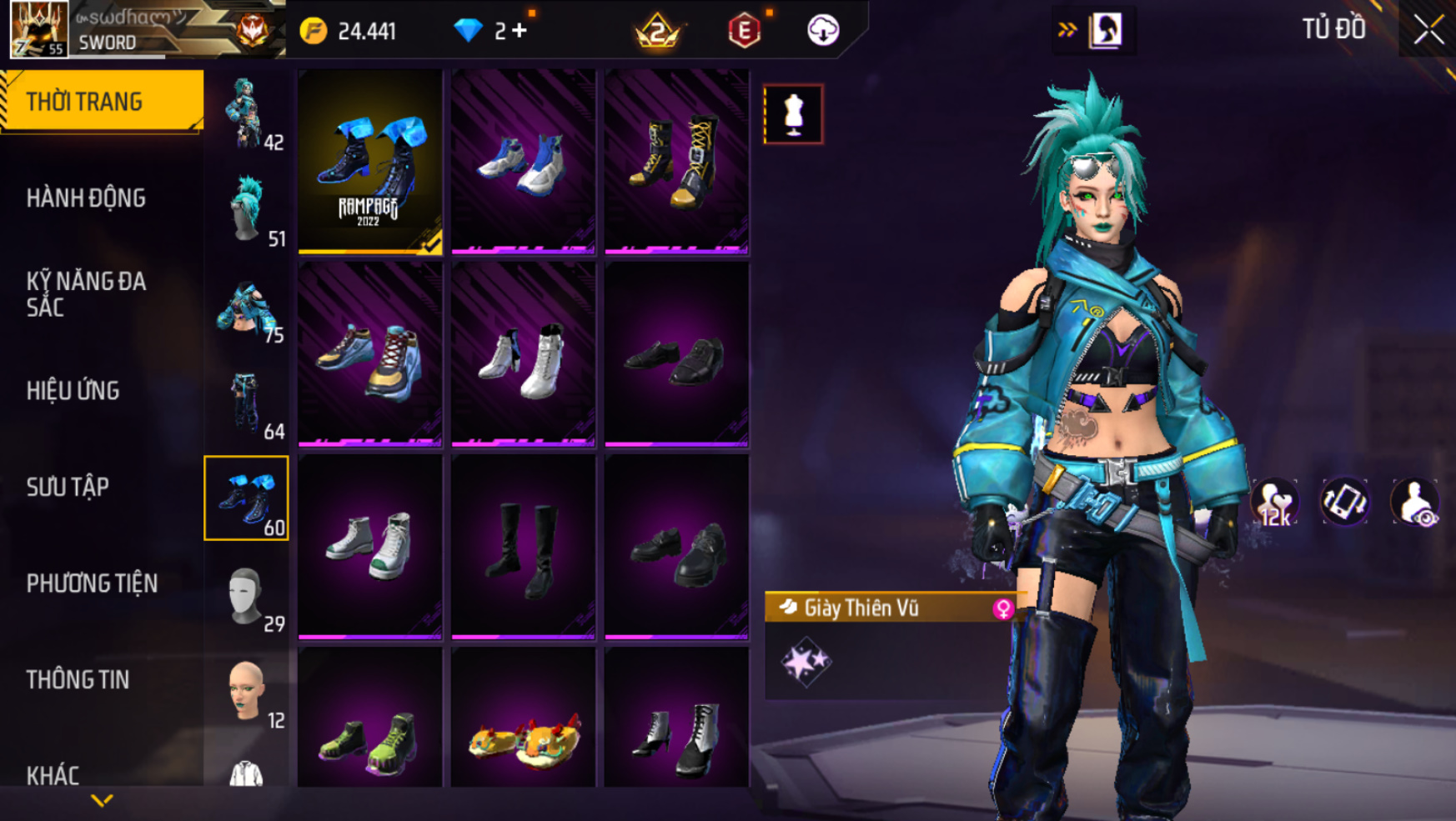Switch to the pants category with 64 items
This screenshot has height=821, width=1456.
(x=247, y=403)
